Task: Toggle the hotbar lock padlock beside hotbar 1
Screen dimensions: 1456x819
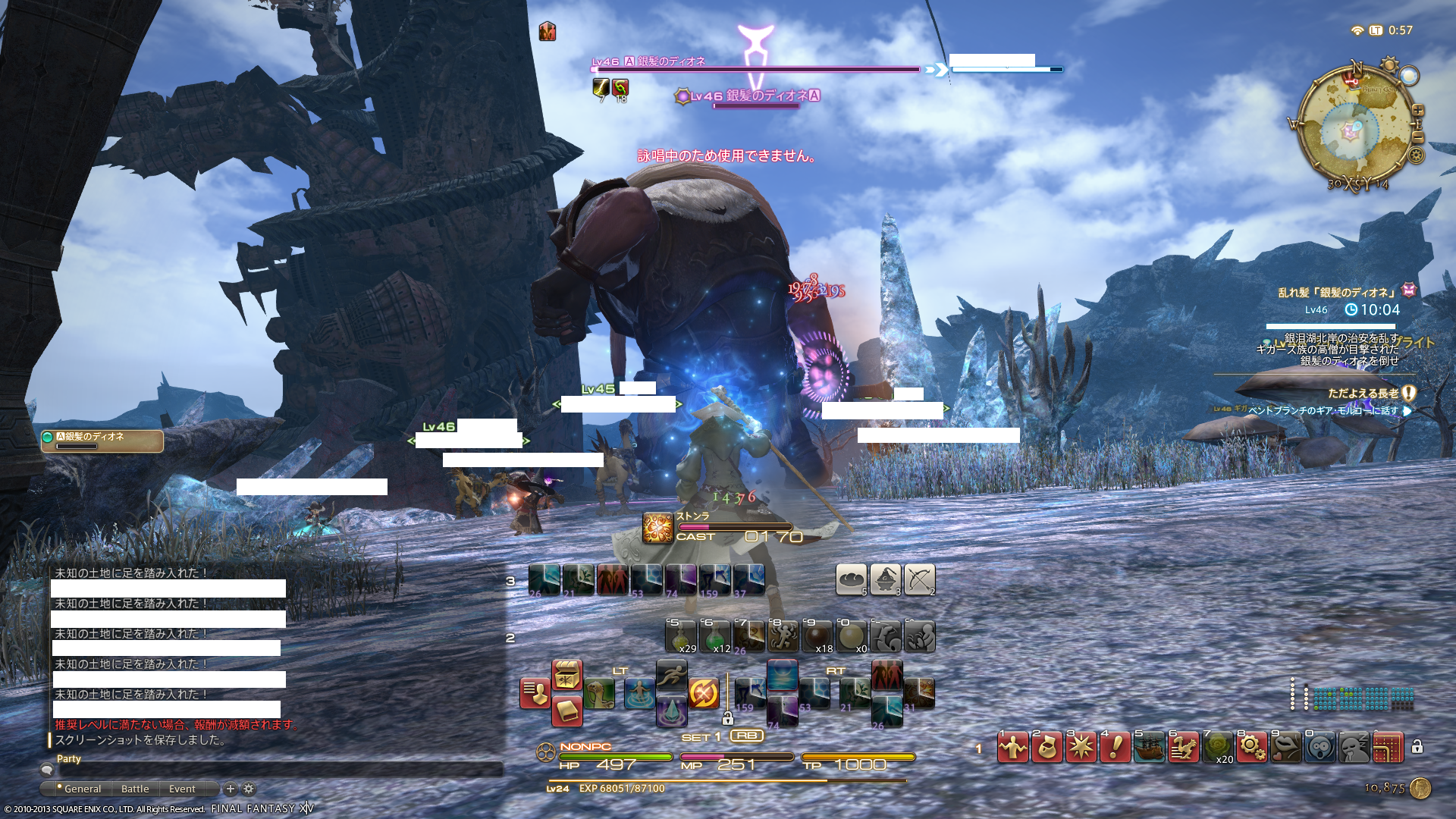Action: click(1417, 747)
